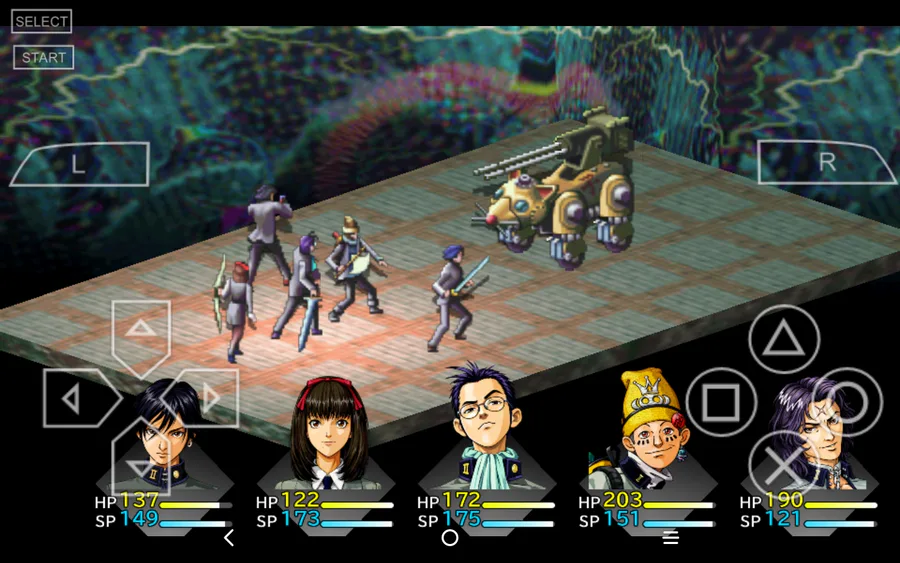Tap the D-pad right arrow
900x563 pixels.
click(x=206, y=399)
